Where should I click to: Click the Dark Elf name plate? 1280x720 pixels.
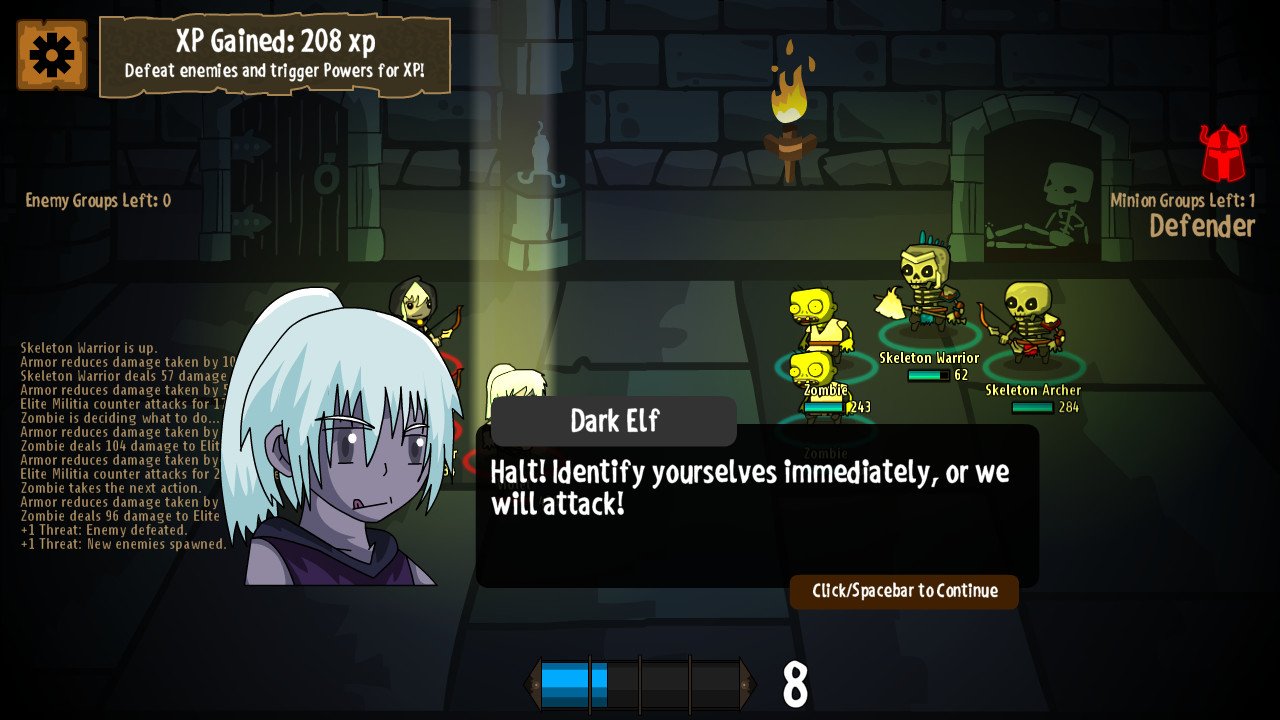point(614,421)
